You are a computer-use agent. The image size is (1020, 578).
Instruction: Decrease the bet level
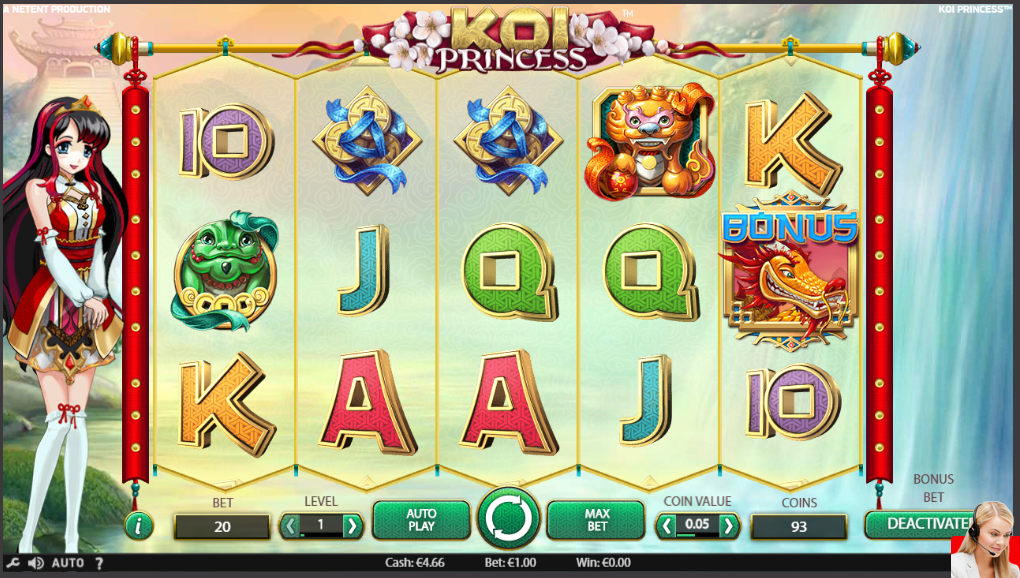[x=290, y=525]
